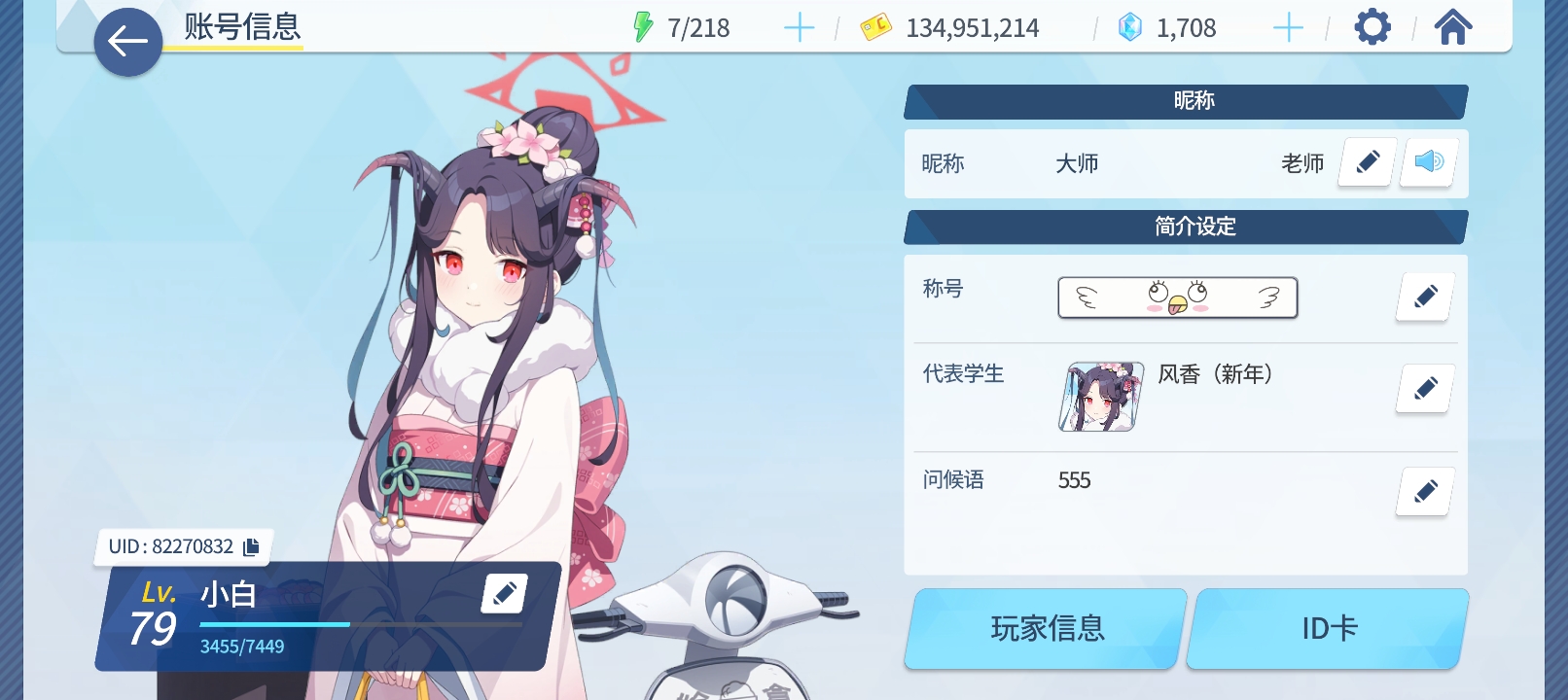Image resolution: width=1568 pixels, height=700 pixels.
Task: Click the bird-face title banner under 称号
Action: pyautogui.click(x=1177, y=297)
